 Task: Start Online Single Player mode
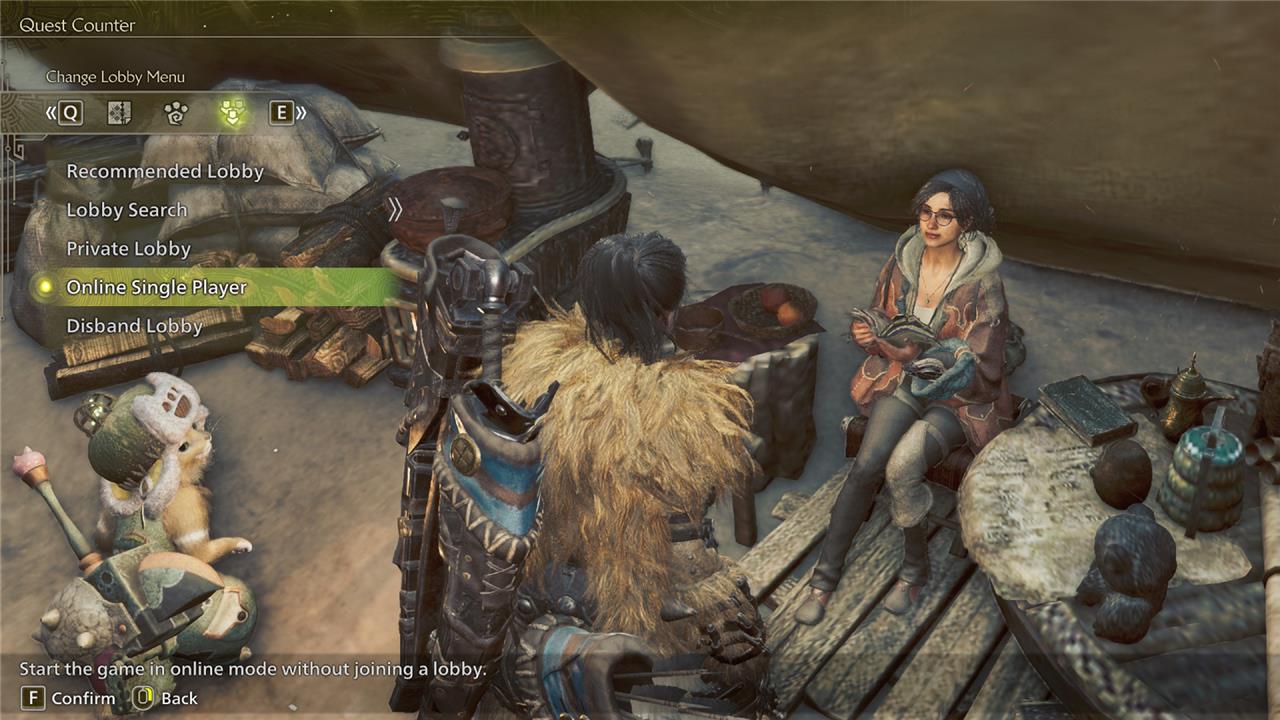point(156,288)
